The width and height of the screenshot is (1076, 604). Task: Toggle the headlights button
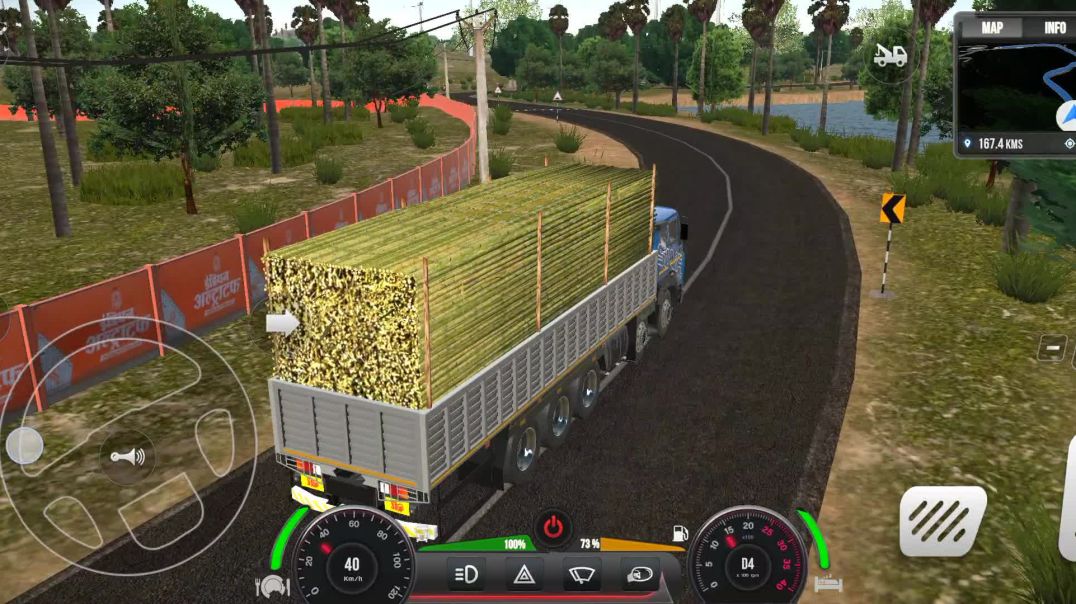(x=467, y=574)
